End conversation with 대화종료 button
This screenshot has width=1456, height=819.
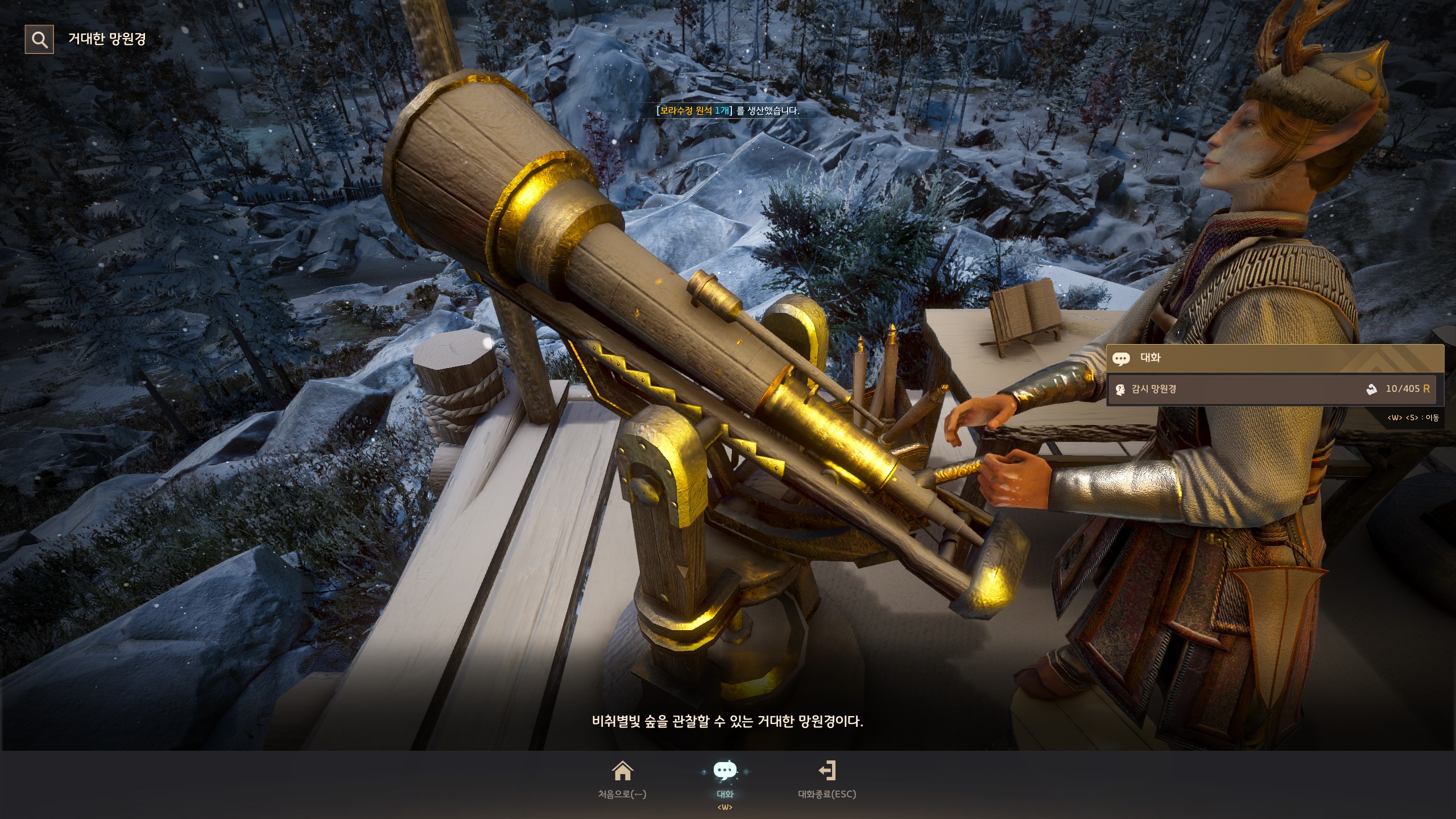point(827,780)
